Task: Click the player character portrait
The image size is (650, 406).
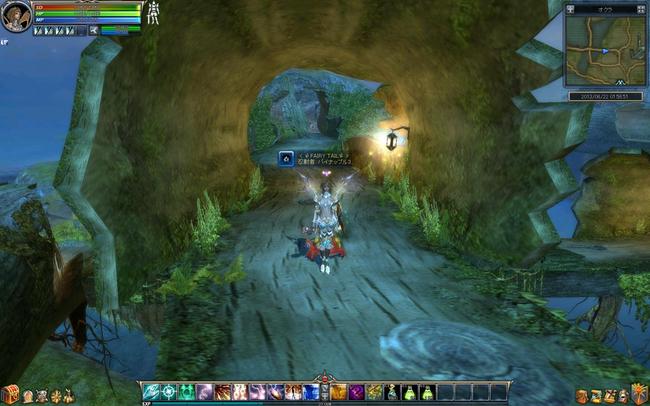Action: point(14,19)
